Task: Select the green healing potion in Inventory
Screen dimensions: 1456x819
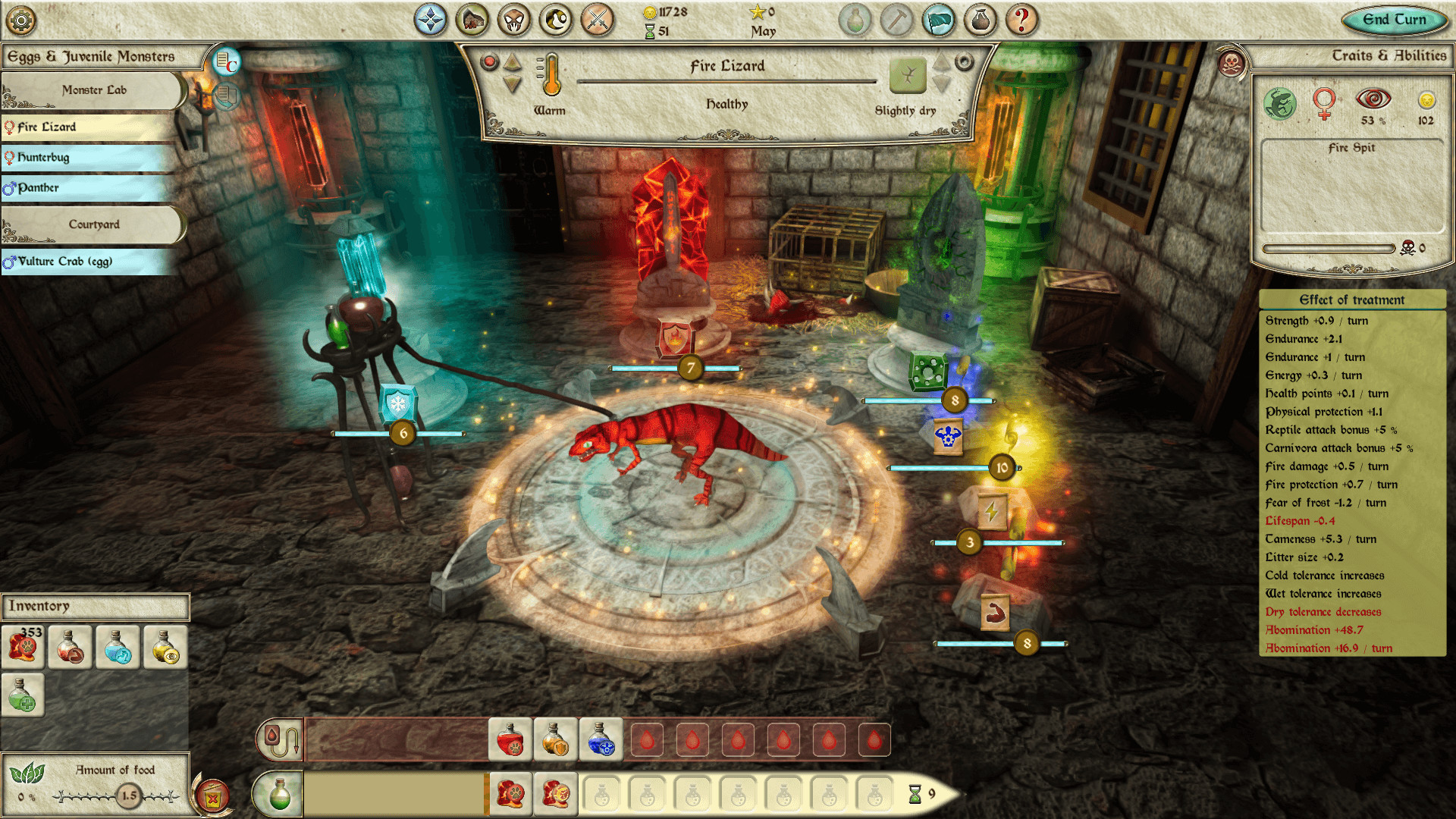Action: (24, 694)
